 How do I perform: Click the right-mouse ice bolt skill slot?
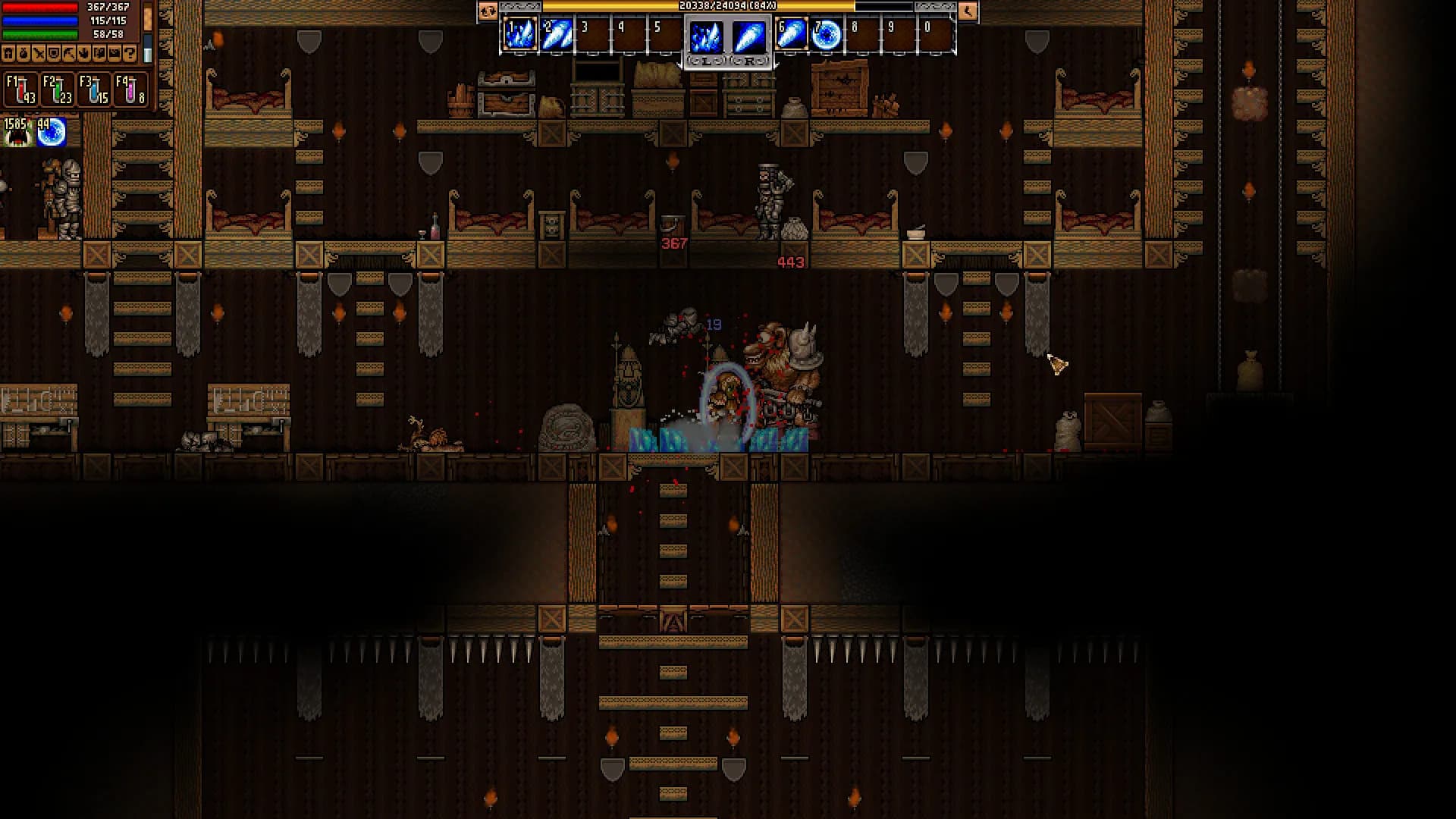pos(749,37)
